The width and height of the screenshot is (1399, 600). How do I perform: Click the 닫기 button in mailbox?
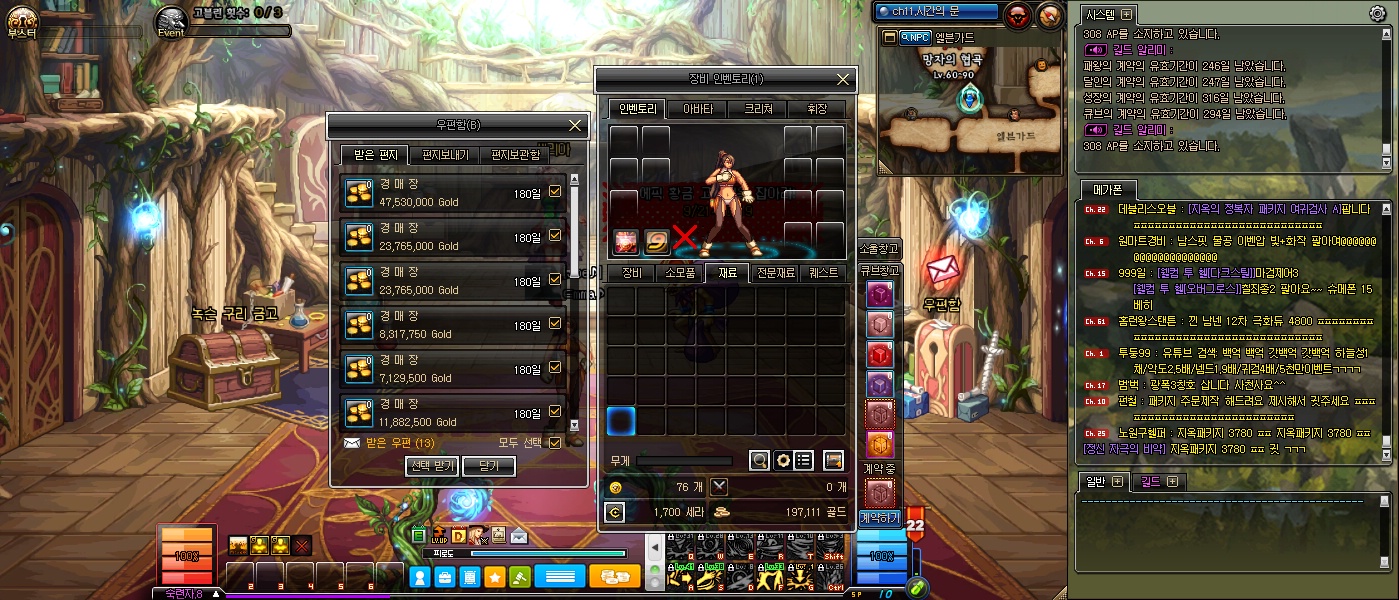489,466
